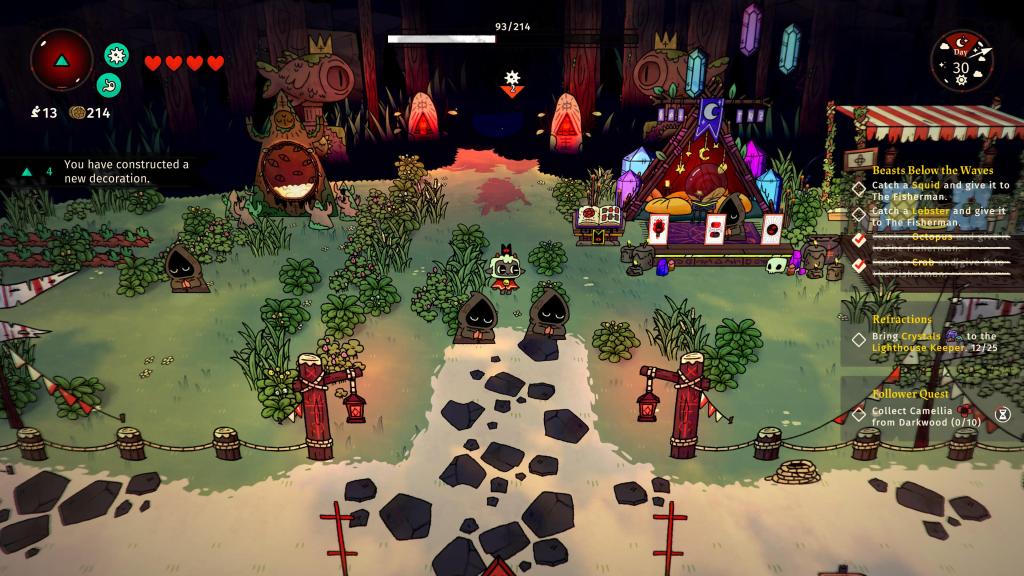The height and width of the screenshot is (576, 1024).
Task: Select the teal sickness germ icon
Action: [x=117, y=55]
